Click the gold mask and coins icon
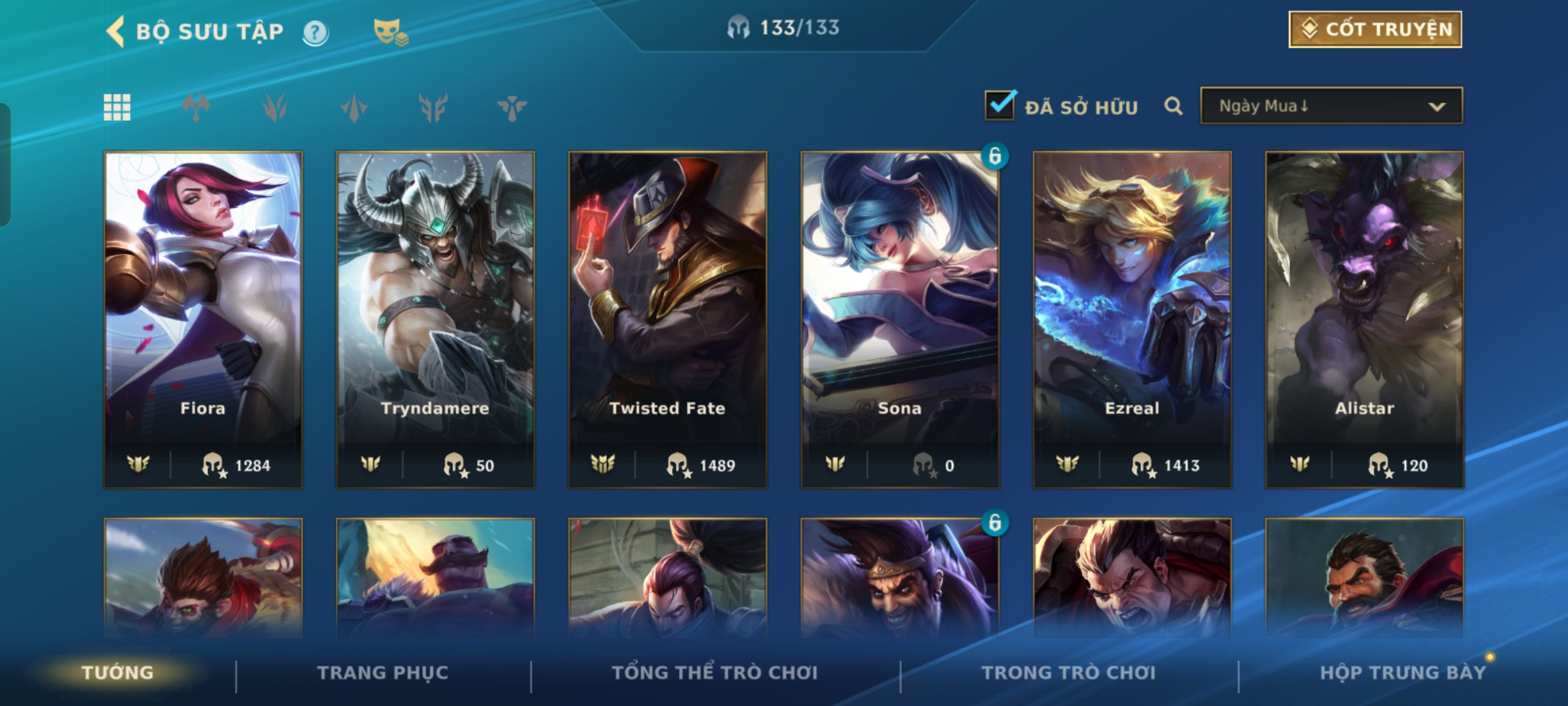The width and height of the screenshot is (1568, 706). point(390,32)
